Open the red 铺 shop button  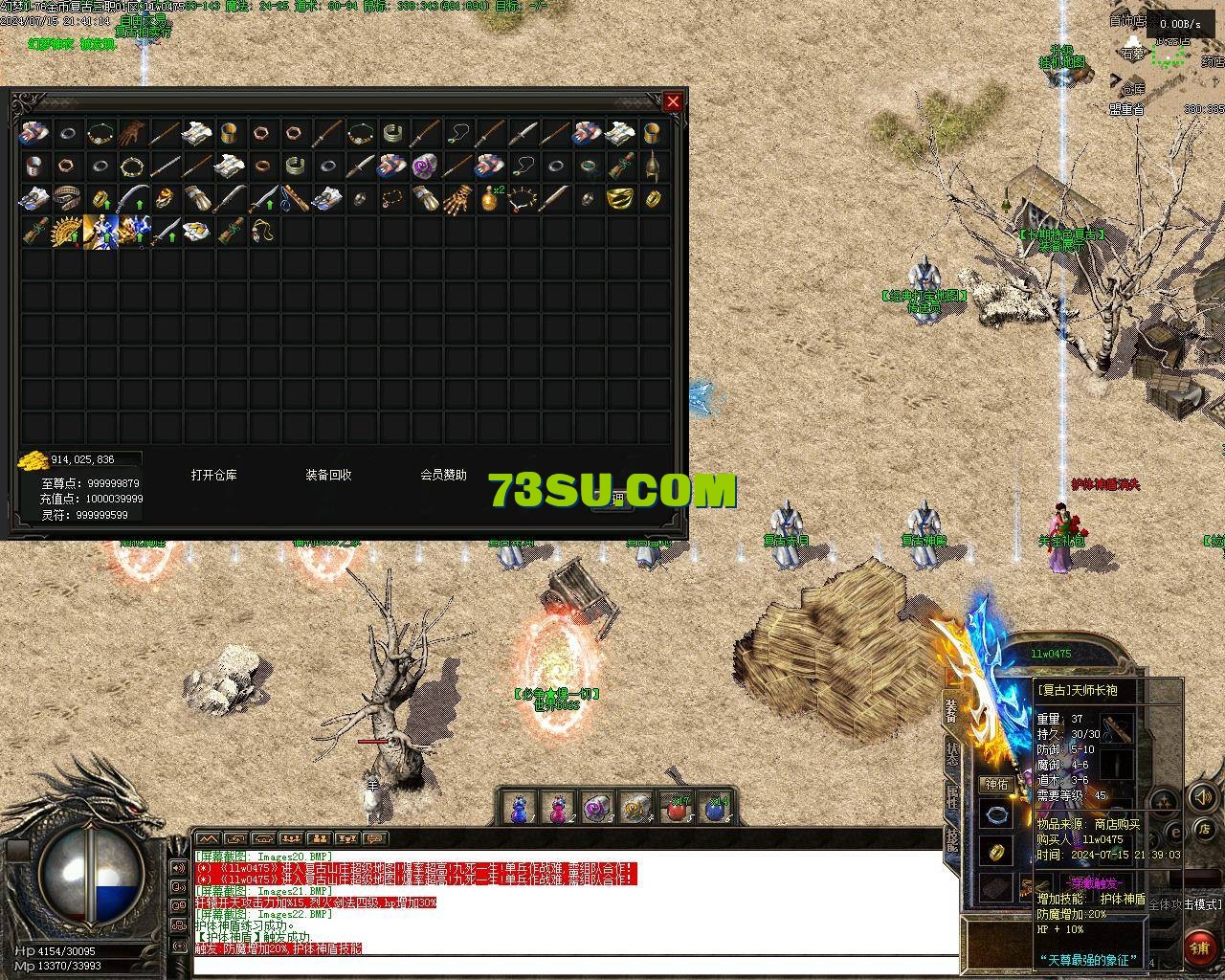(1200, 947)
